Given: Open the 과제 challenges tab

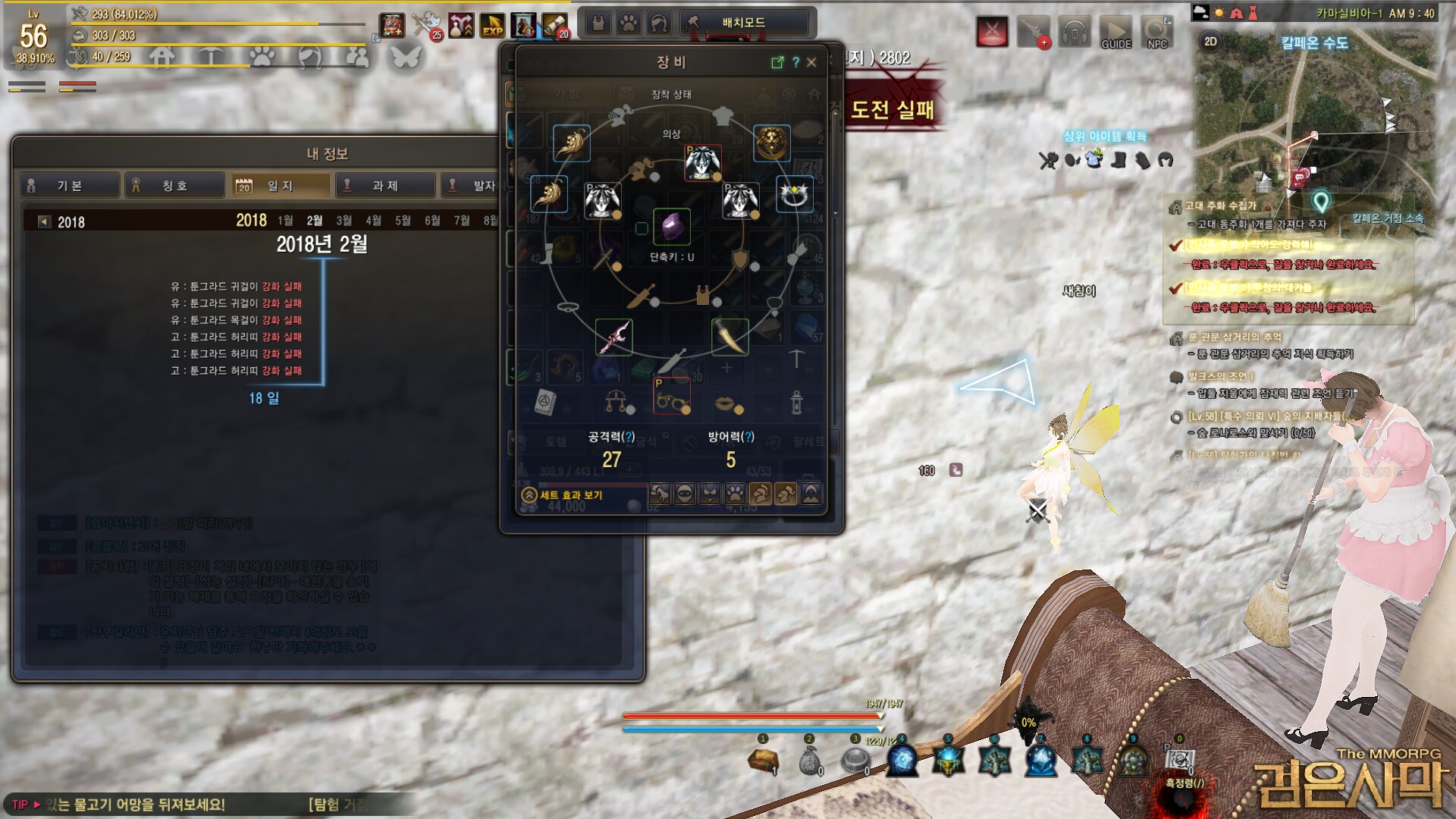Looking at the screenshot, I should [385, 185].
